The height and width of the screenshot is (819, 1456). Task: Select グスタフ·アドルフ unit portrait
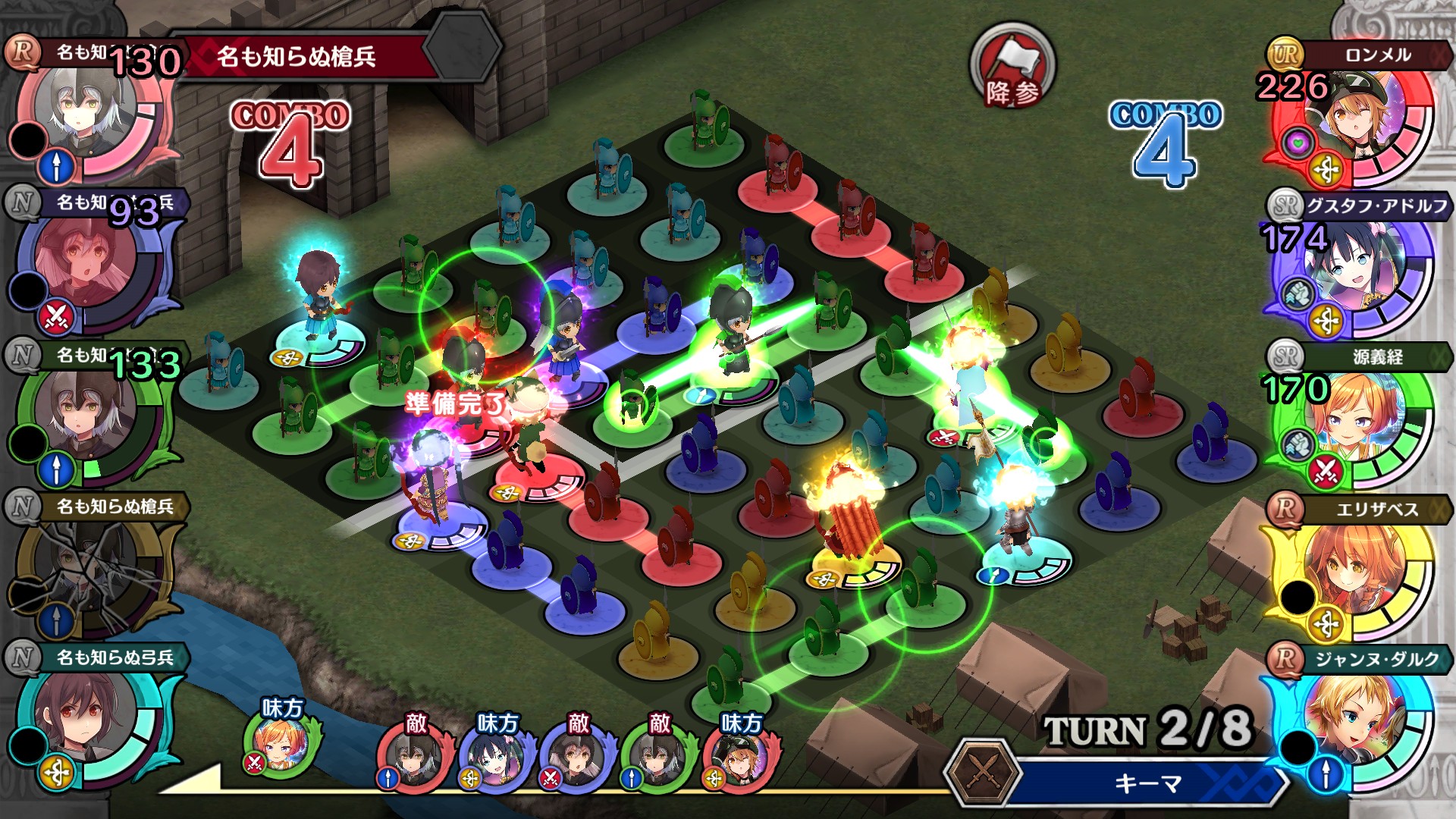tap(1350, 275)
